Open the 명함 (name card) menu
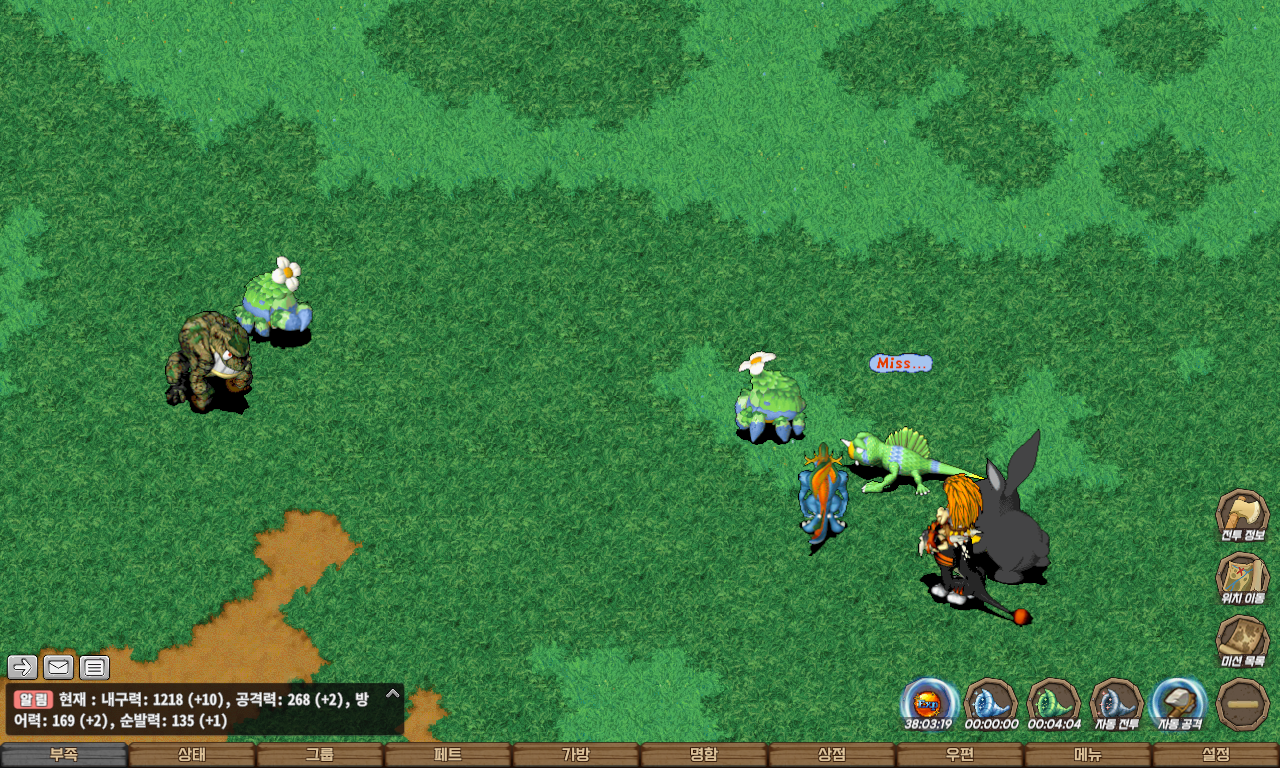 [x=704, y=755]
